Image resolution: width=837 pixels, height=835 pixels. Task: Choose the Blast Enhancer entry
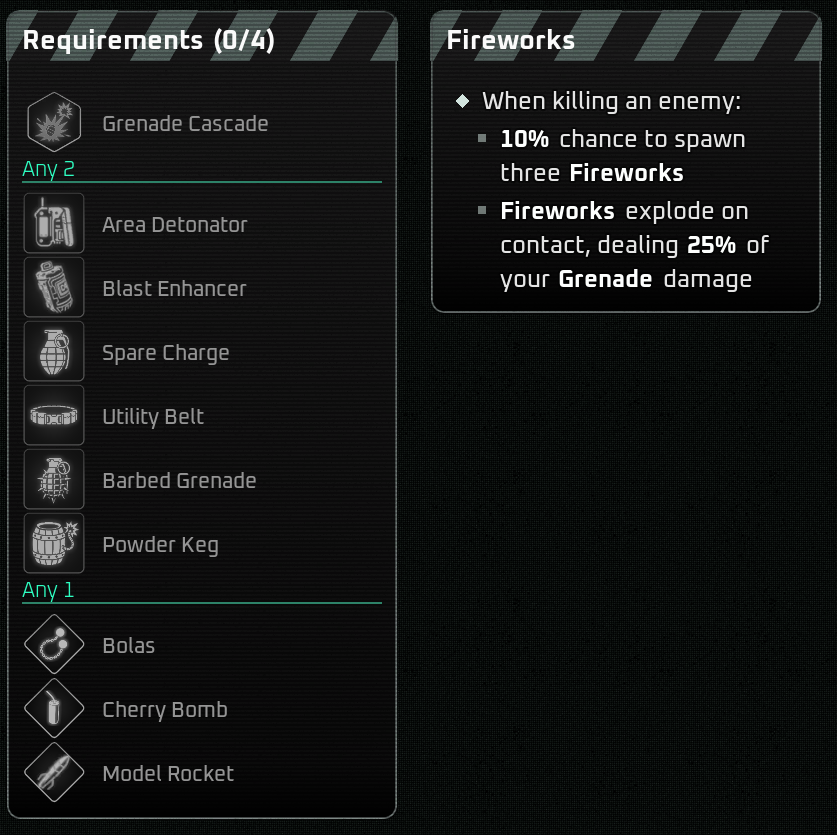click(174, 289)
